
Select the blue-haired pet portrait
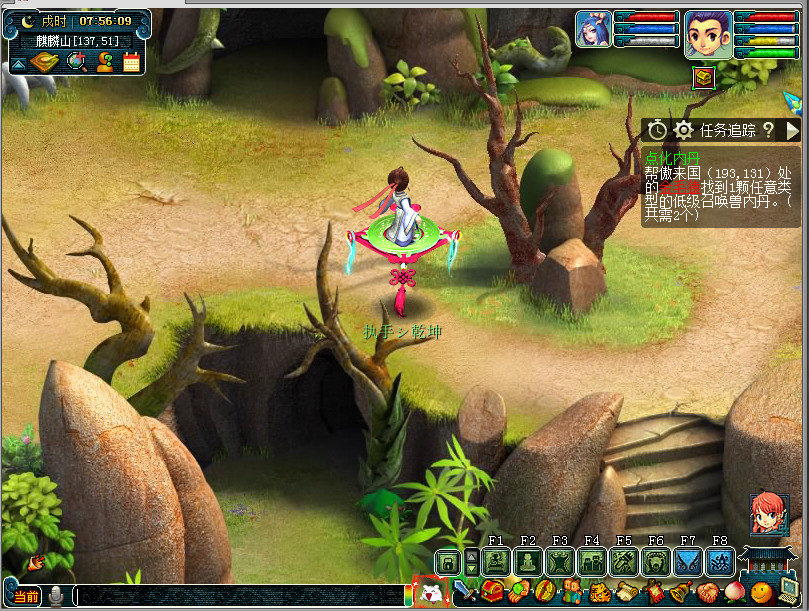(592, 30)
